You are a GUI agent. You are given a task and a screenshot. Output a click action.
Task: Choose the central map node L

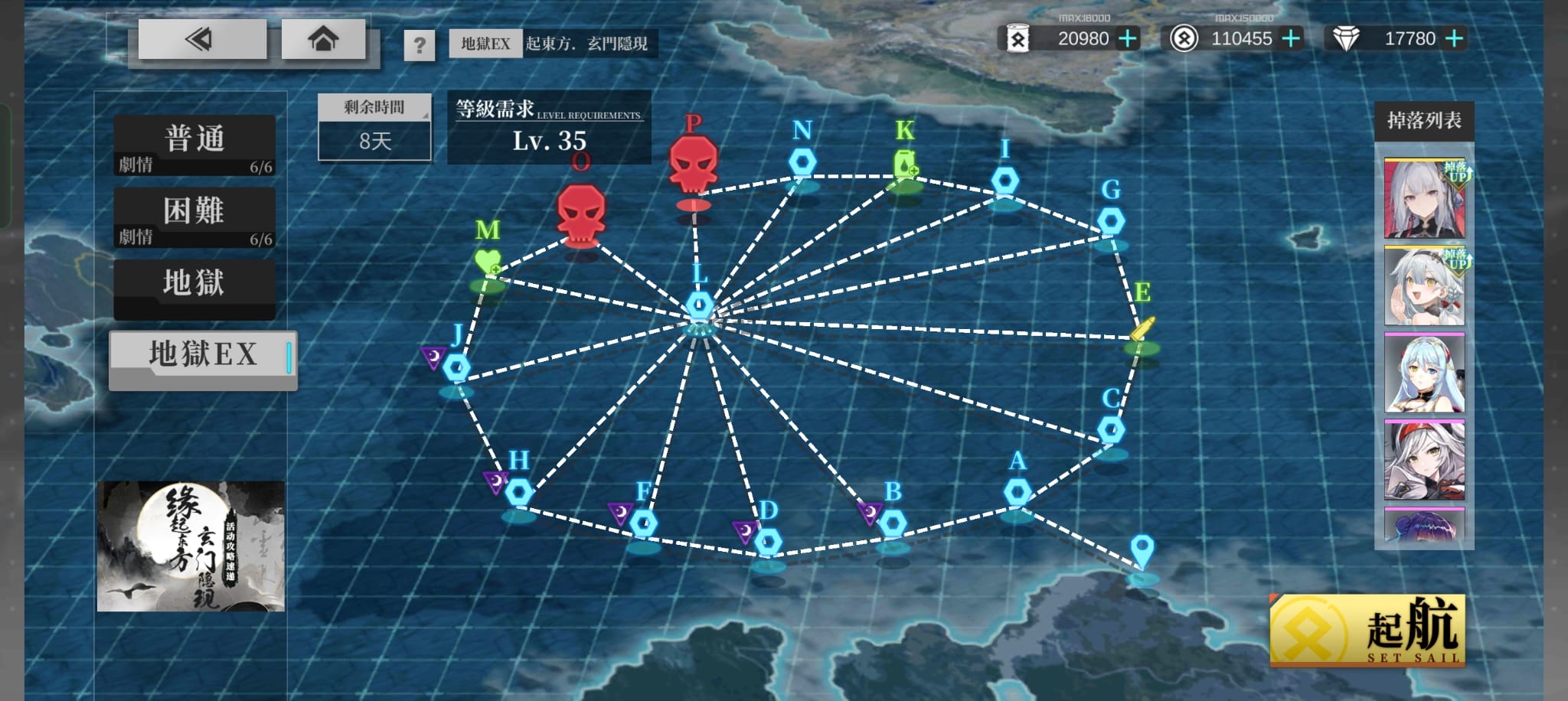click(x=699, y=305)
